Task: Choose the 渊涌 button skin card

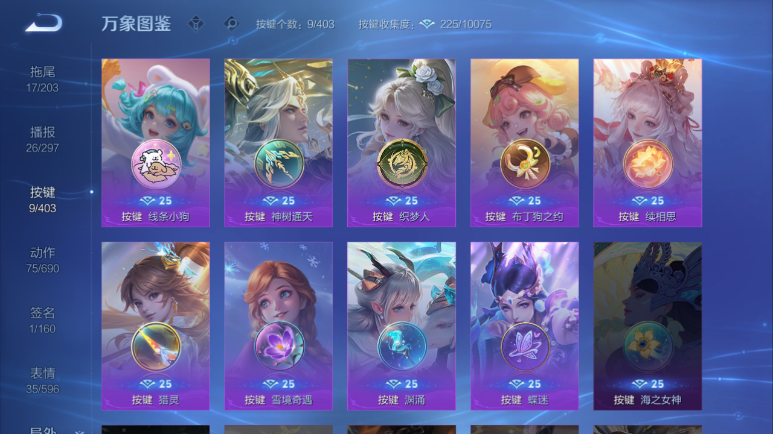Action: 401,325
